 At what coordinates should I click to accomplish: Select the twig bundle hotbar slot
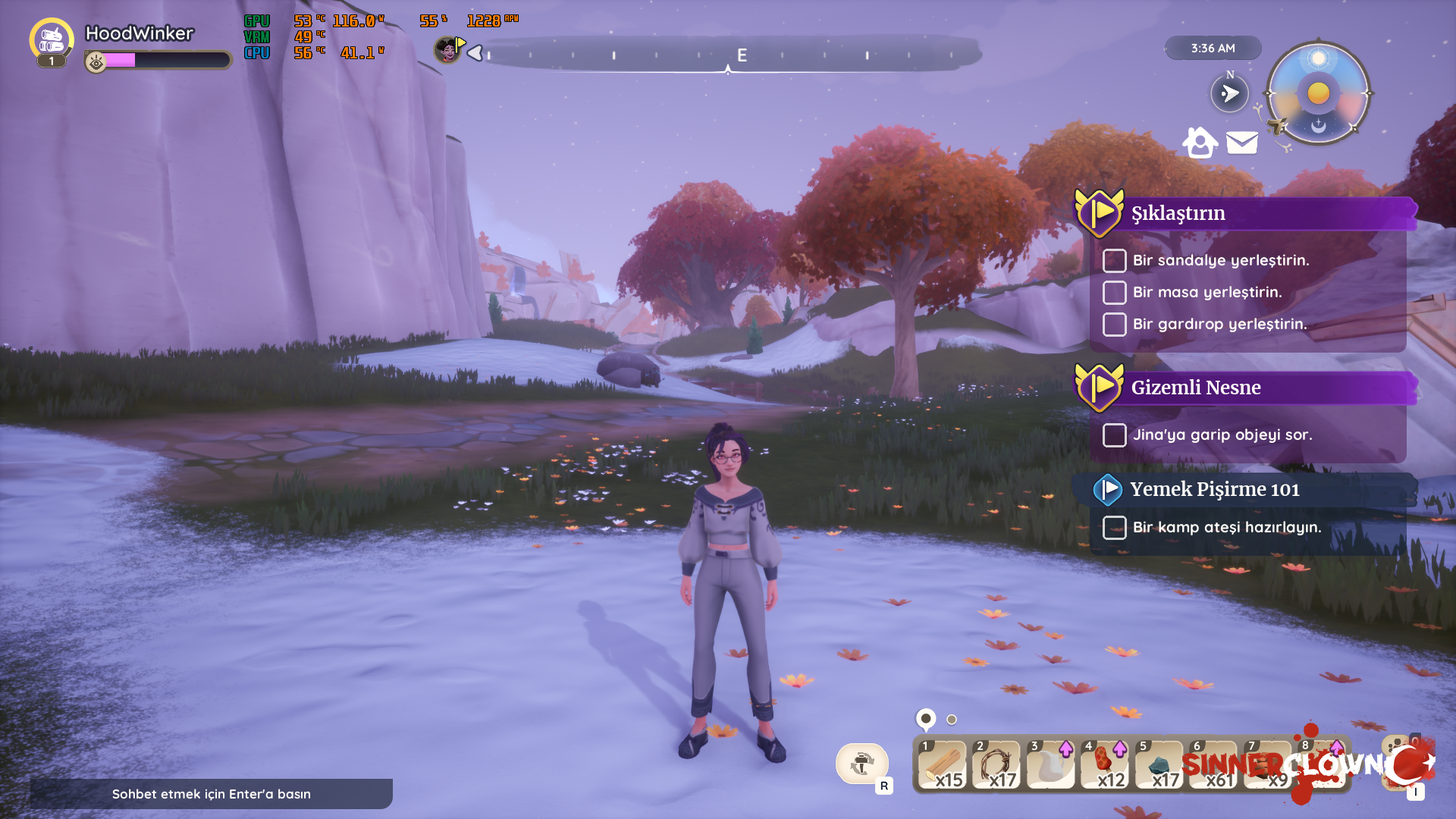[x=996, y=764]
